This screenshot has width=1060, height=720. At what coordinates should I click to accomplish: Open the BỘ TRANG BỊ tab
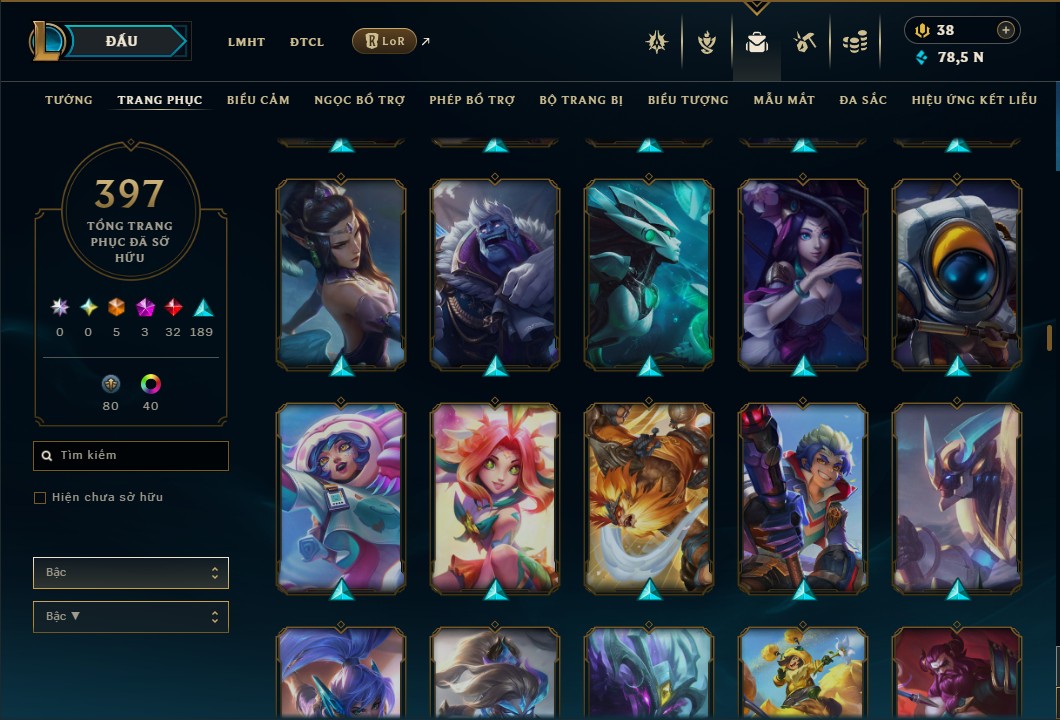pyautogui.click(x=581, y=100)
